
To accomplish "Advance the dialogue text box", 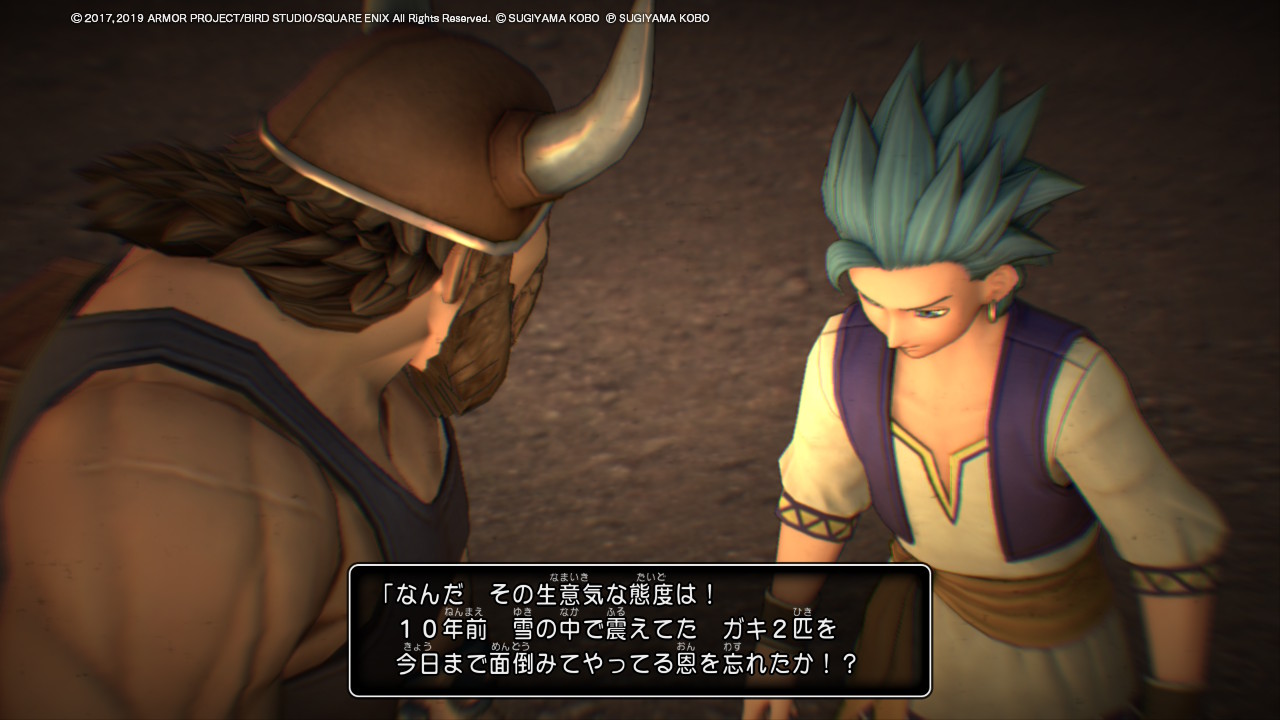I will (640, 630).
